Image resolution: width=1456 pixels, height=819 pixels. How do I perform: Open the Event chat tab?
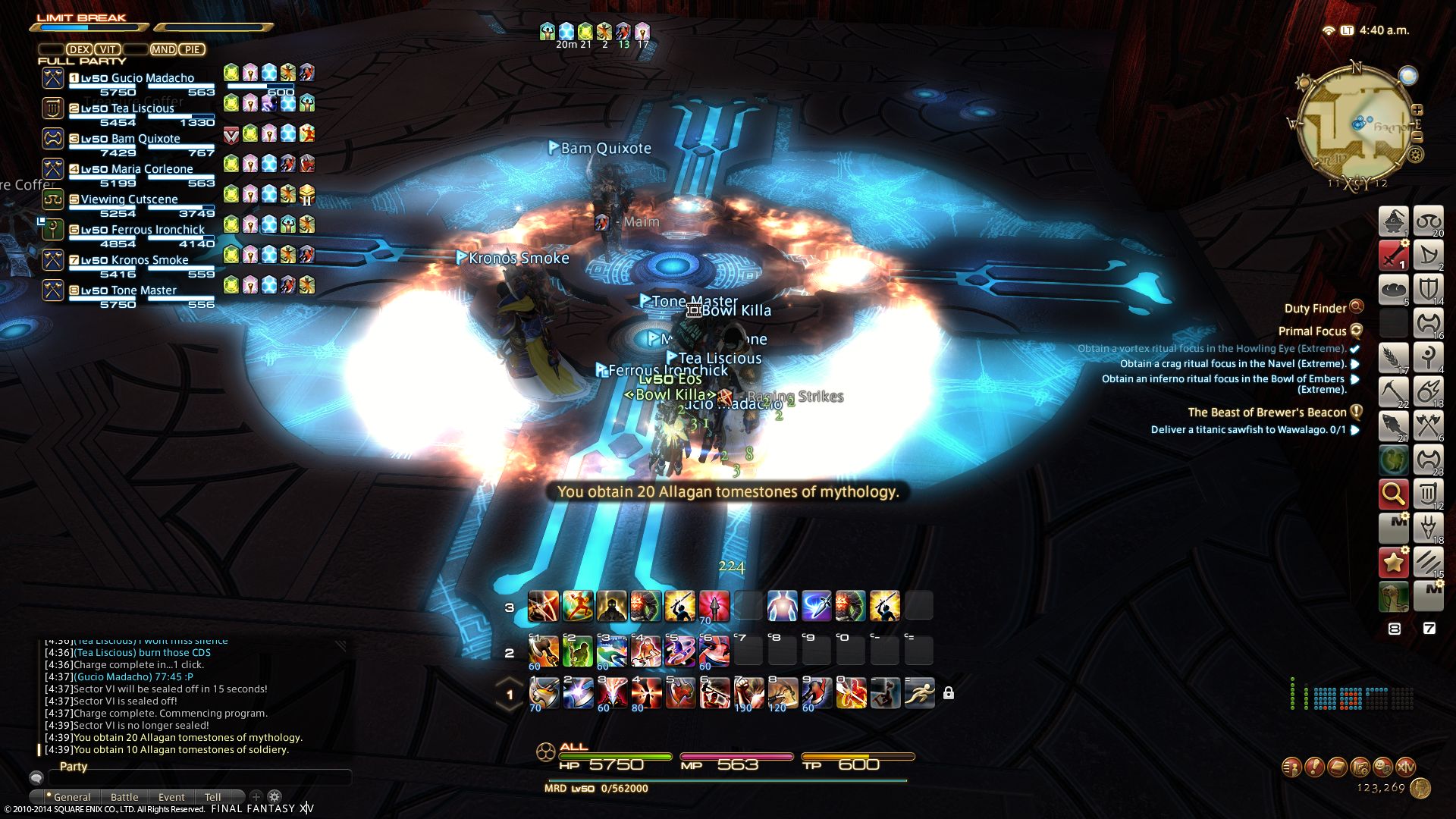click(171, 797)
